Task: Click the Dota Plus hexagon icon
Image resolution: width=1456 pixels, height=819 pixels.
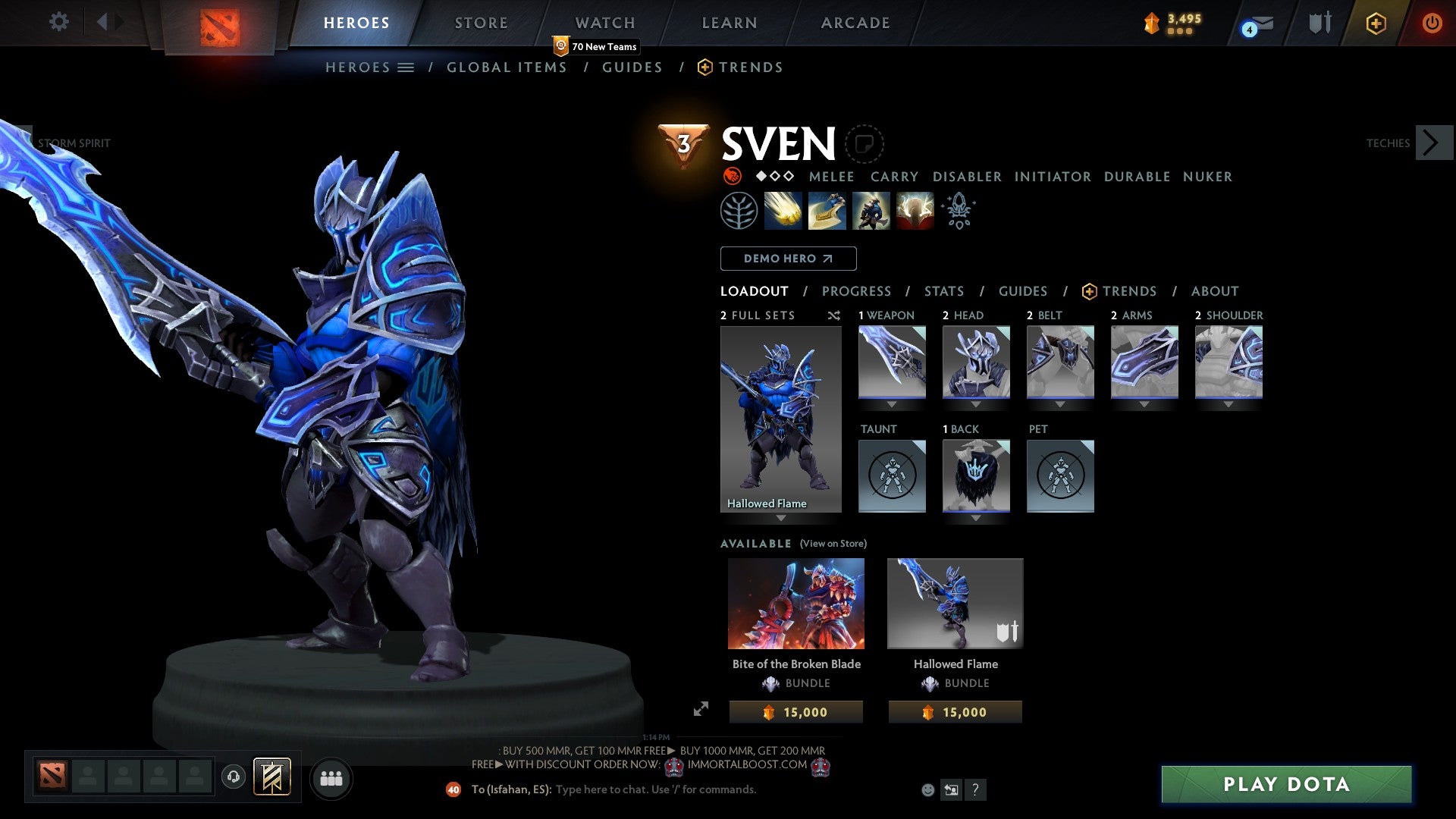Action: [x=1376, y=23]
